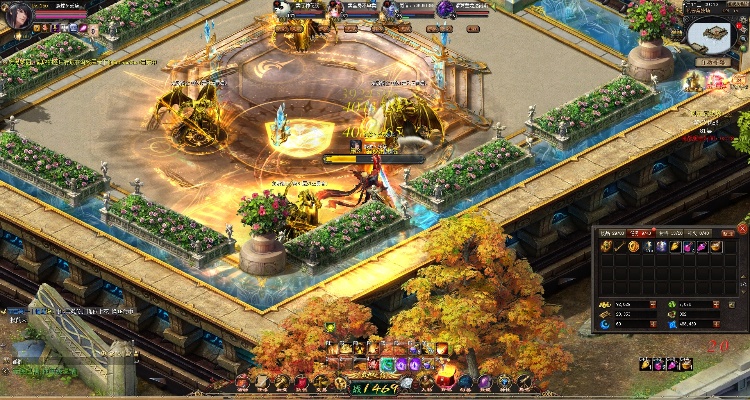Screen dimensions: 750x400
Task: Add more gold ingots with the plus button
Action: tap(653, 304)
